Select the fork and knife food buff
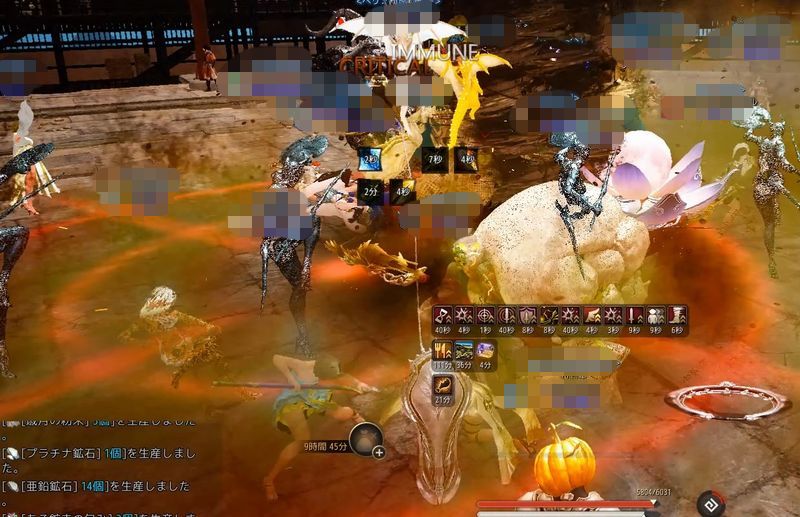This screenshot has width=800, height=517. pos(441,350)
